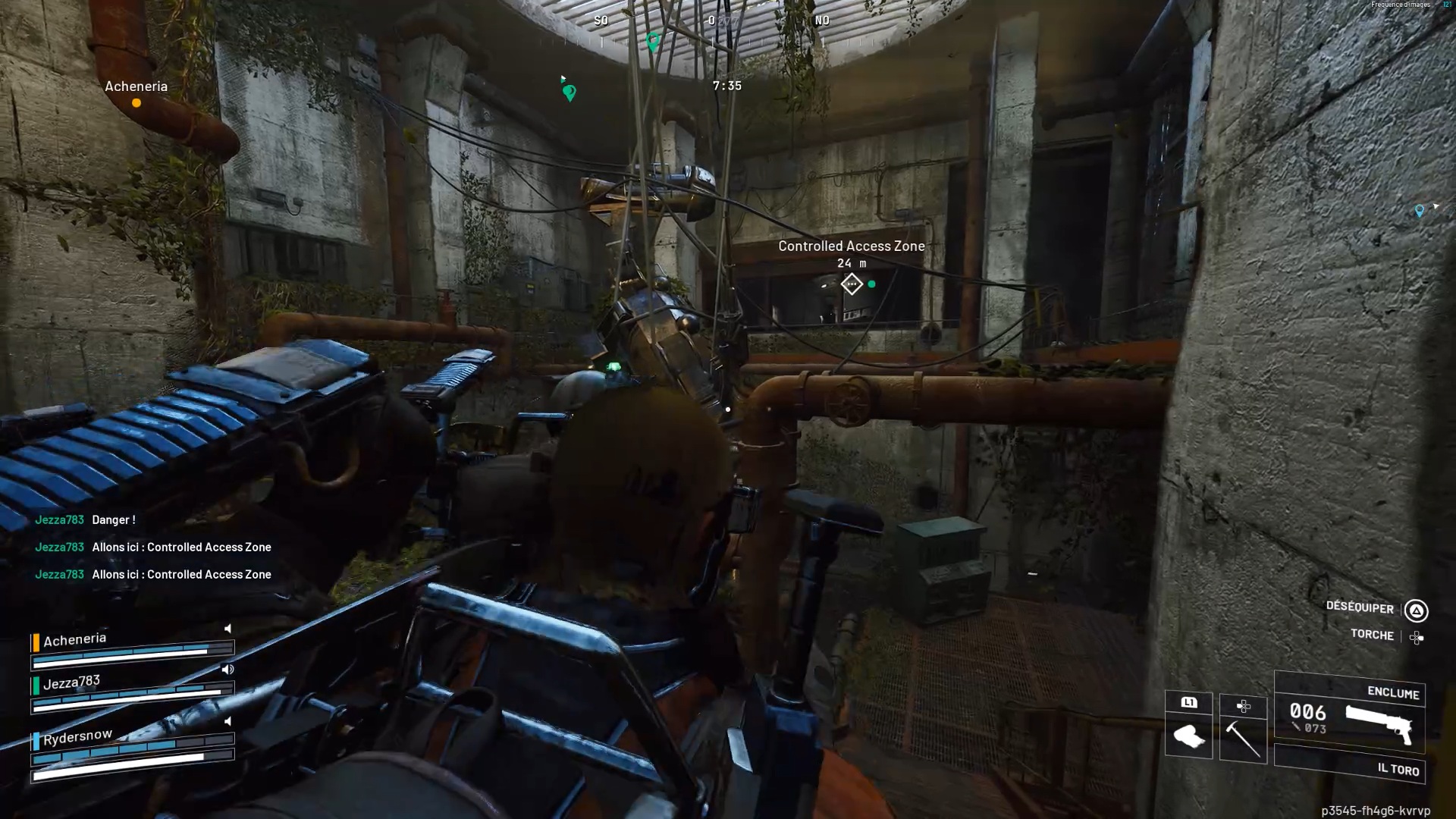Choose the ice pick tool slot

[x=1243, y=737]
